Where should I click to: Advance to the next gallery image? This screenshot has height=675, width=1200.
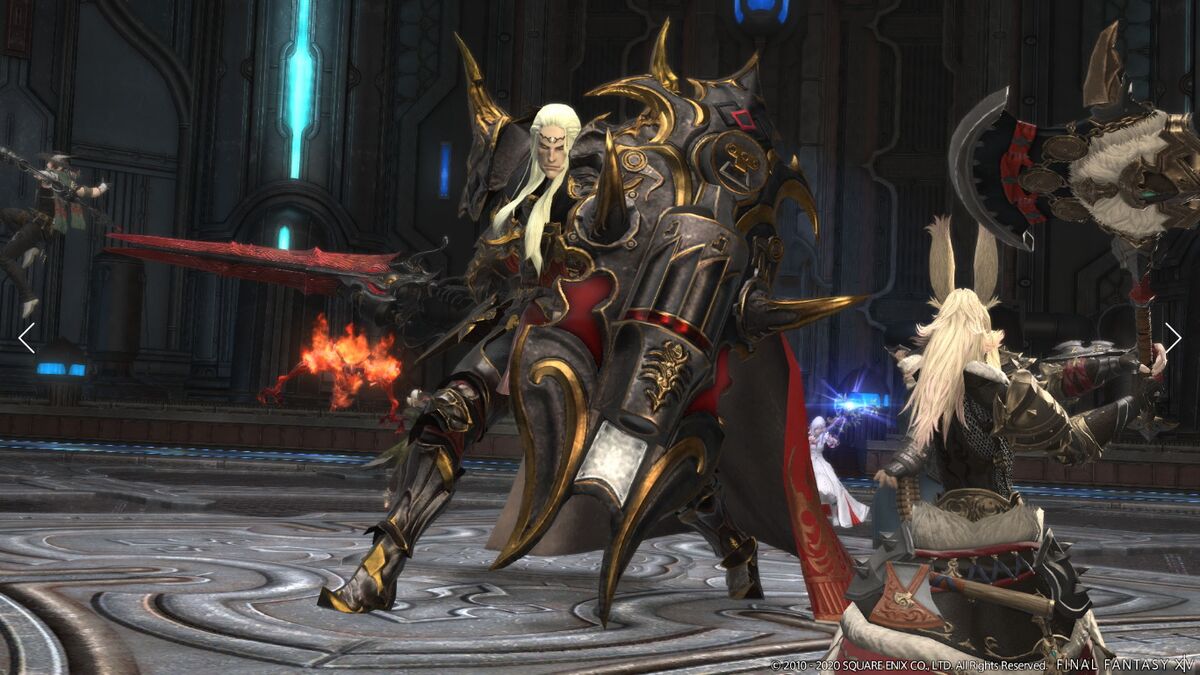click(1172, 338)
